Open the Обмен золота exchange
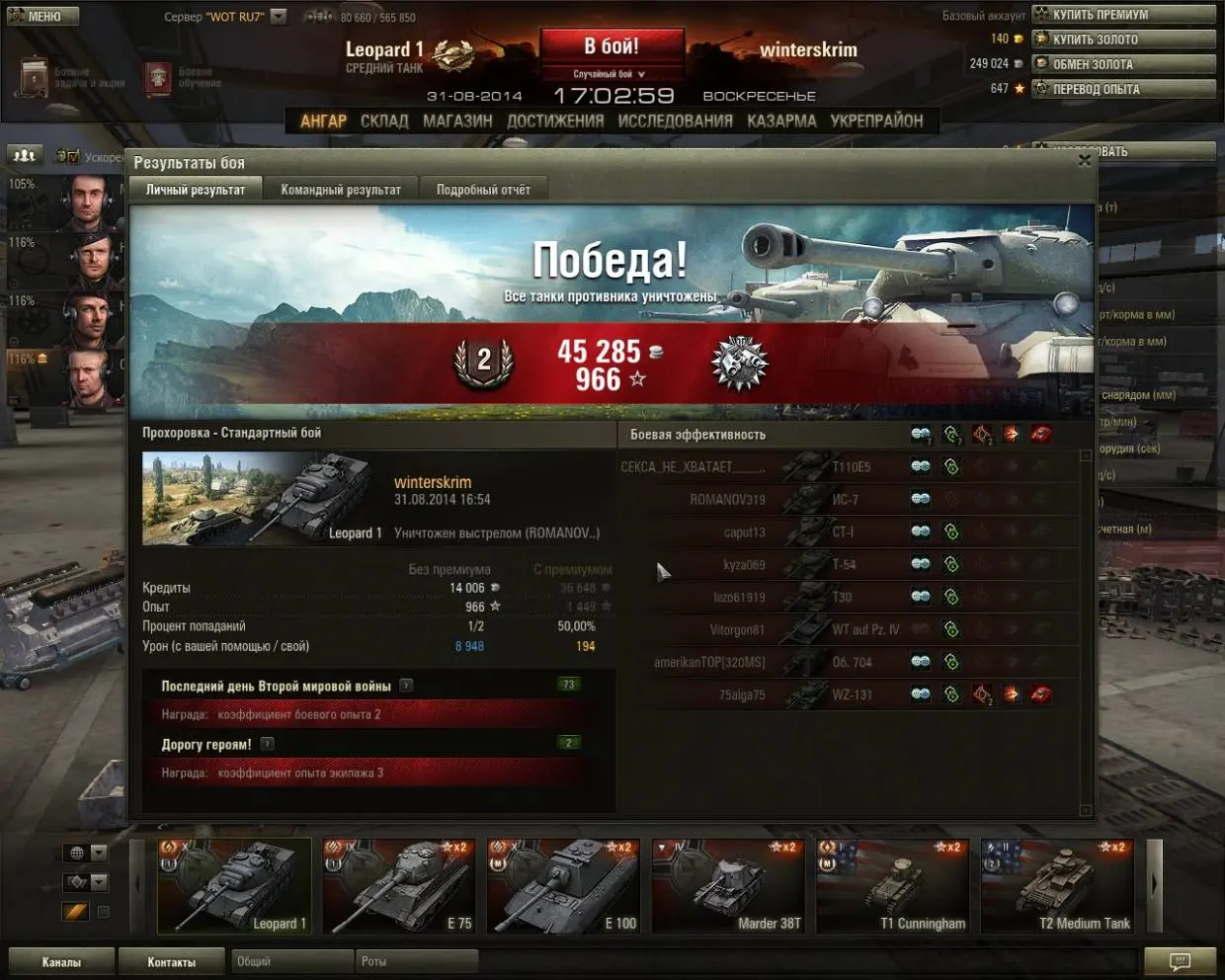The width and height of the screenshot is (1225, 980). point(1123,63)
